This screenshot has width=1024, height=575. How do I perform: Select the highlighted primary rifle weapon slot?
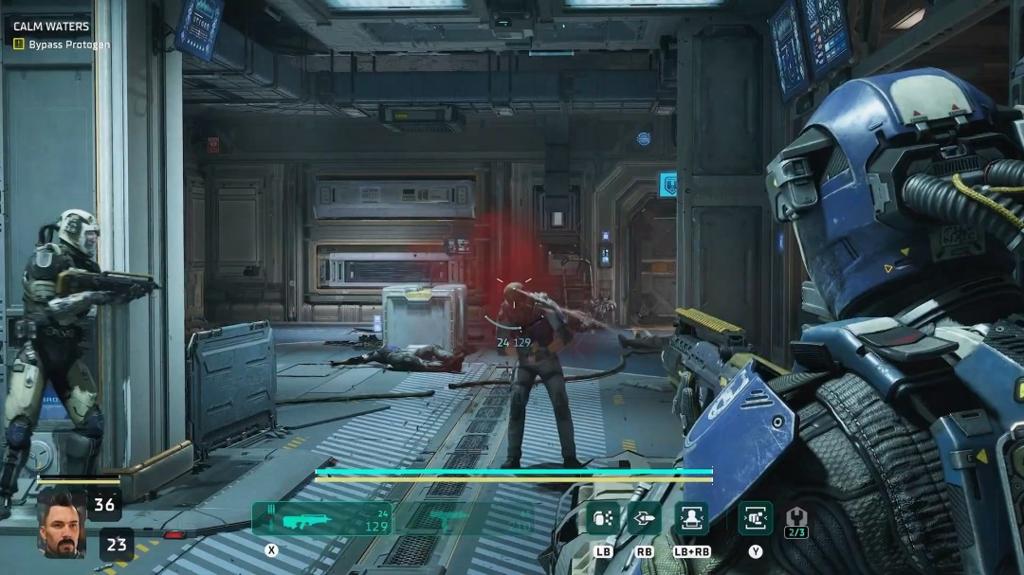click(x=322, y=519)
